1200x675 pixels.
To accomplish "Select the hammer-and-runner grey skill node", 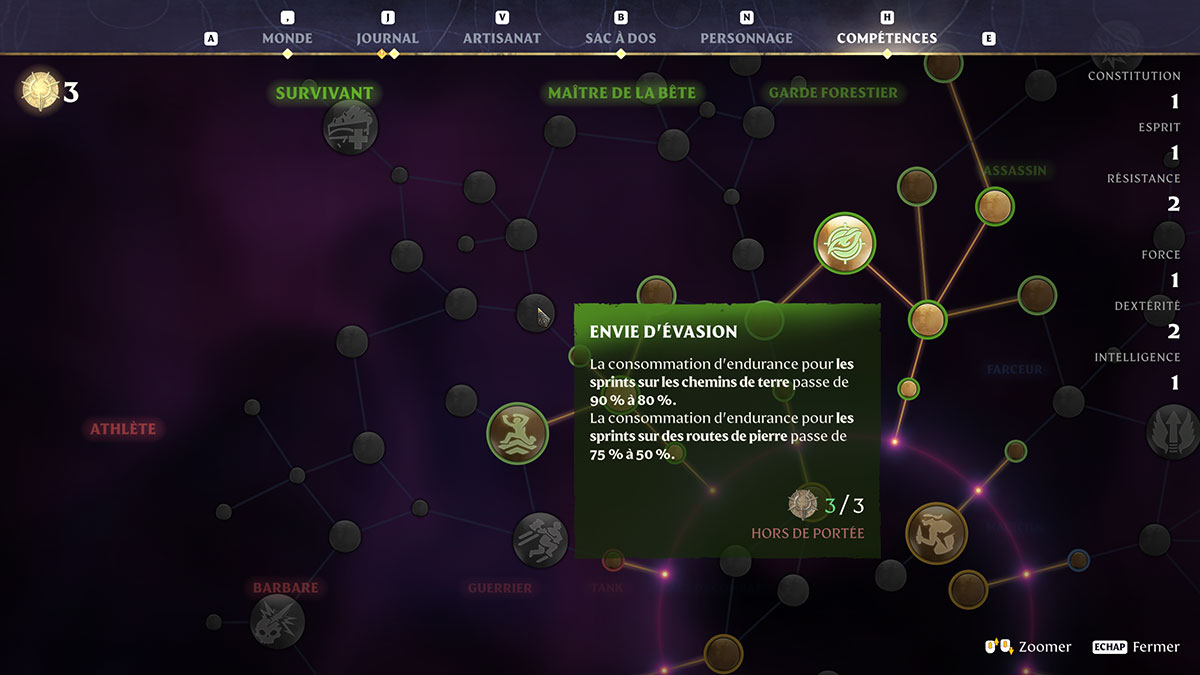I will click(540, 540).
